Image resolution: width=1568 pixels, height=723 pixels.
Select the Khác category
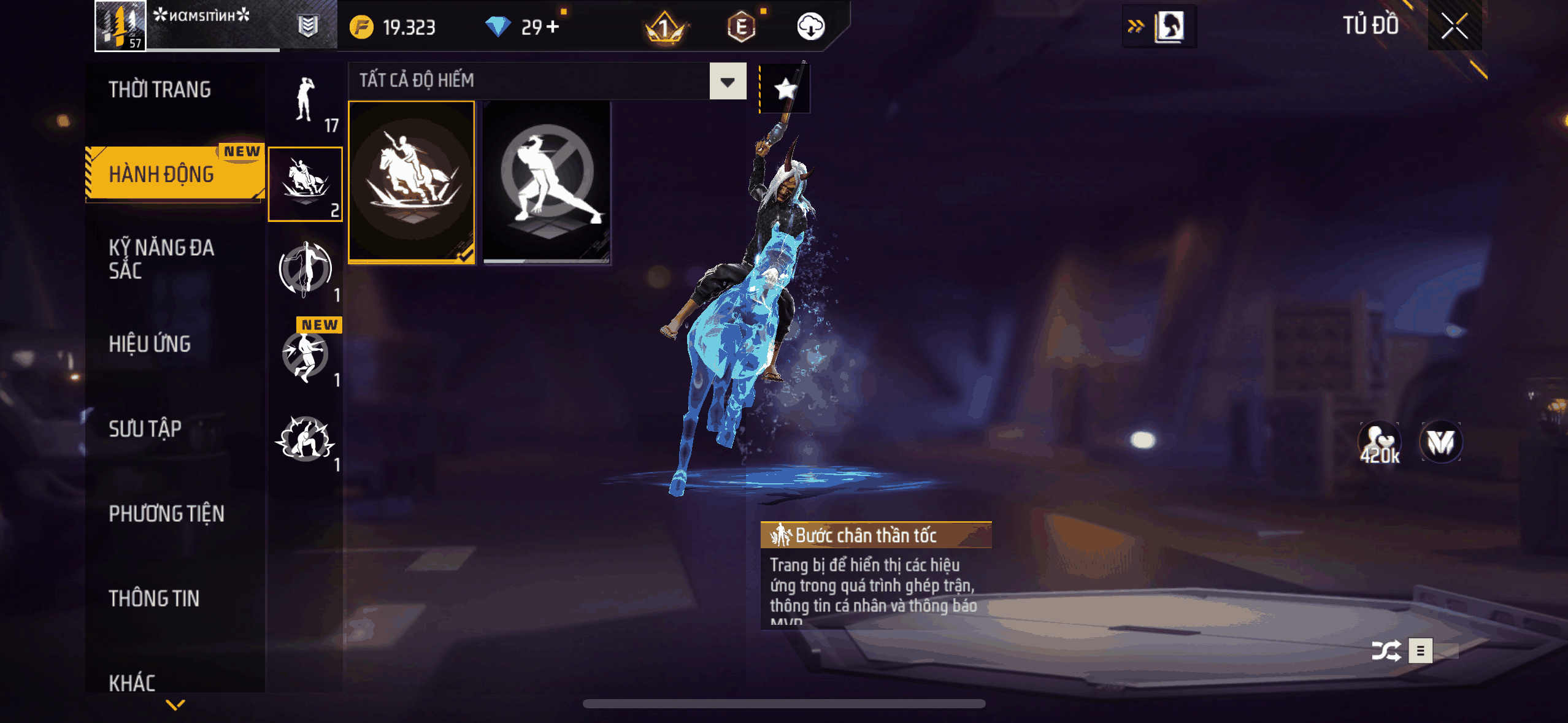pyautogui.click(x=132, y=682)
